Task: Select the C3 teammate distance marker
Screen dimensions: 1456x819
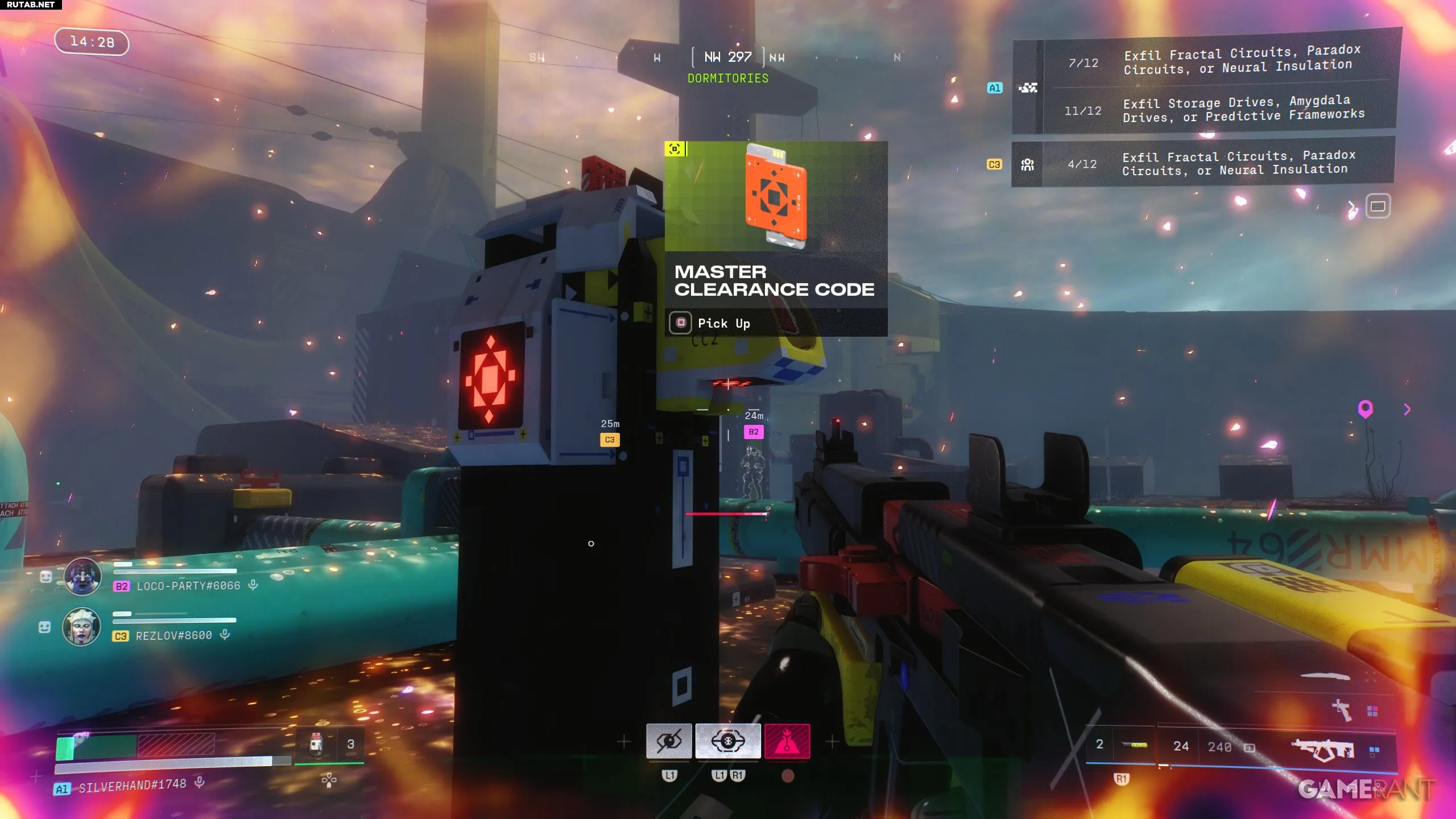Action: tap(610, 440)
